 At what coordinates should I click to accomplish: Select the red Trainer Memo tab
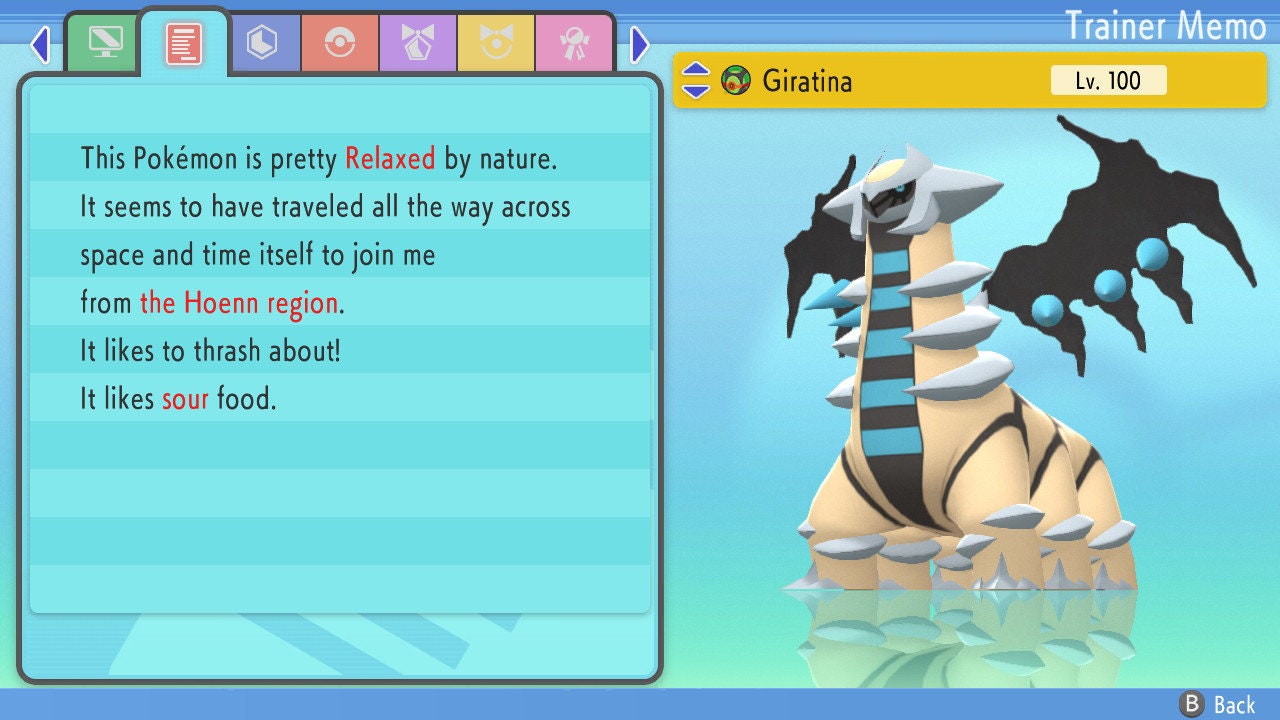[x=184, y=44]
